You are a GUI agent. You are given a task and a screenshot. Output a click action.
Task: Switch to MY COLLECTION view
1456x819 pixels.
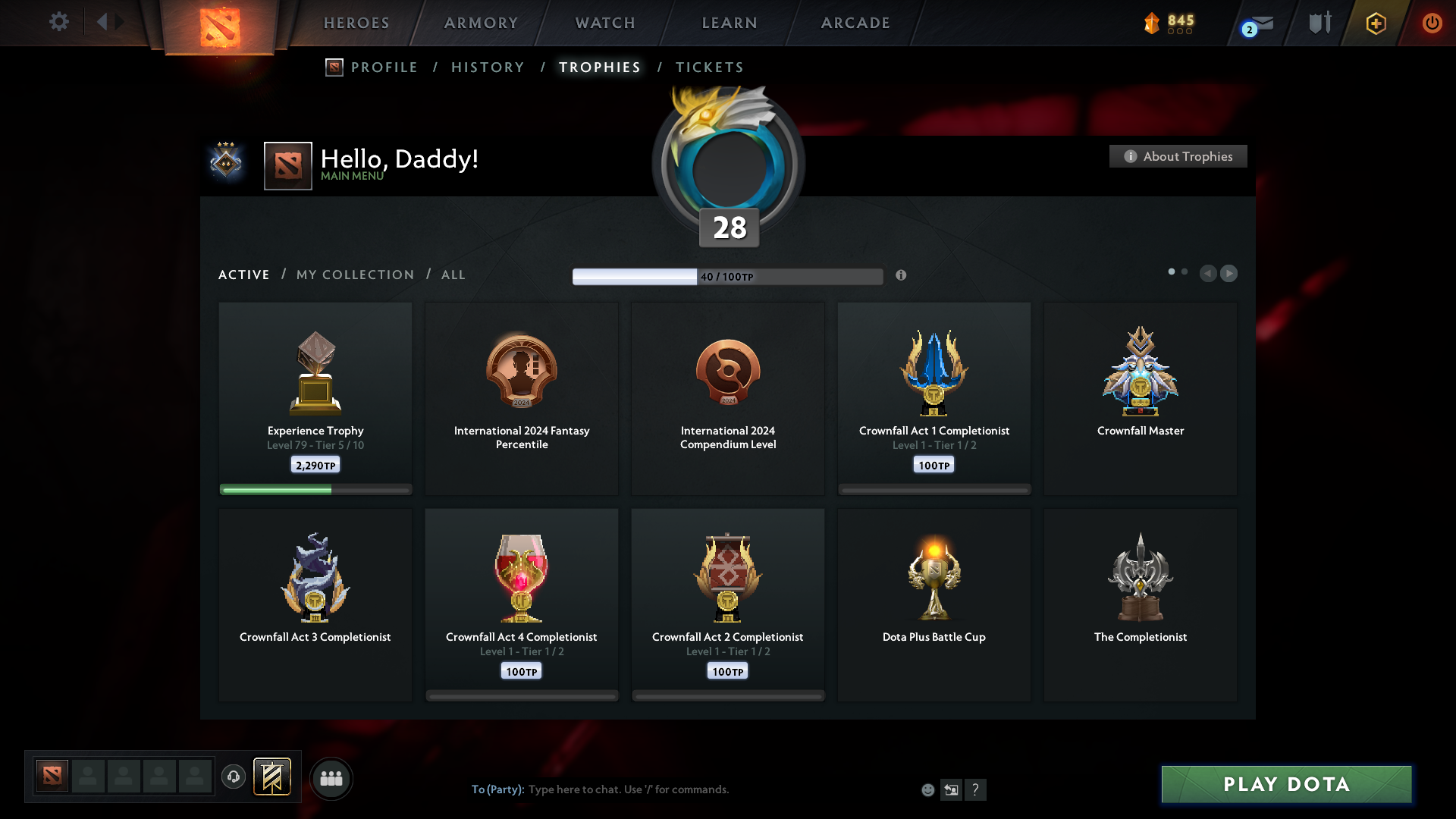click(354, 275)
